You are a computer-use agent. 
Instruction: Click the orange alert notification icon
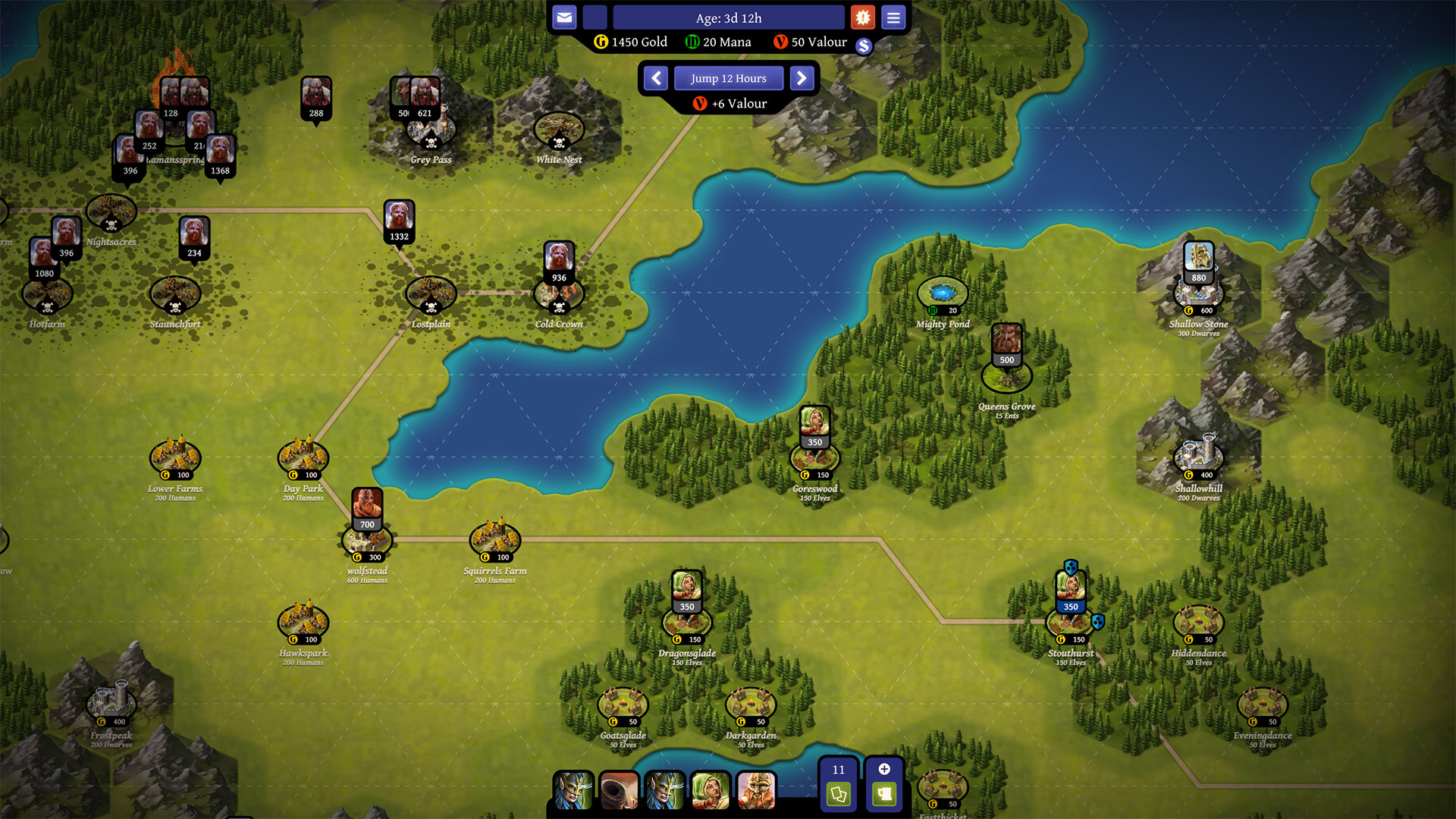click(863, 17)
